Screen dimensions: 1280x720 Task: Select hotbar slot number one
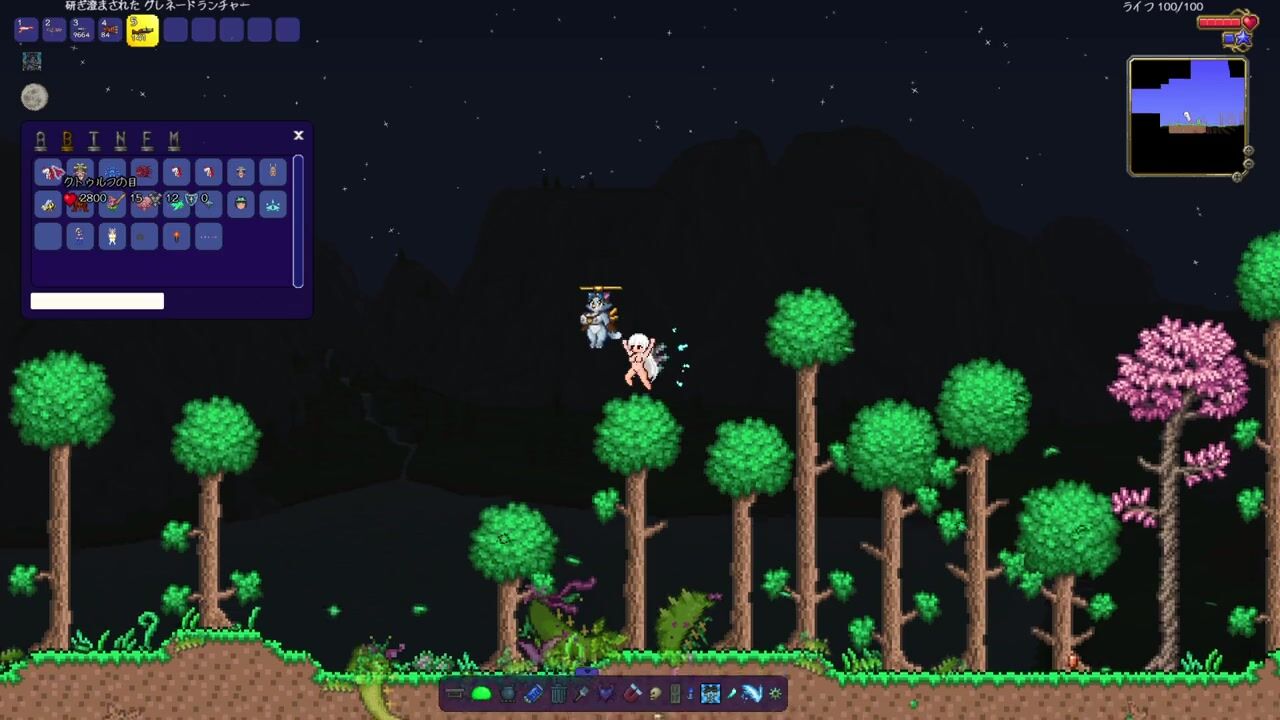point(26,30)
